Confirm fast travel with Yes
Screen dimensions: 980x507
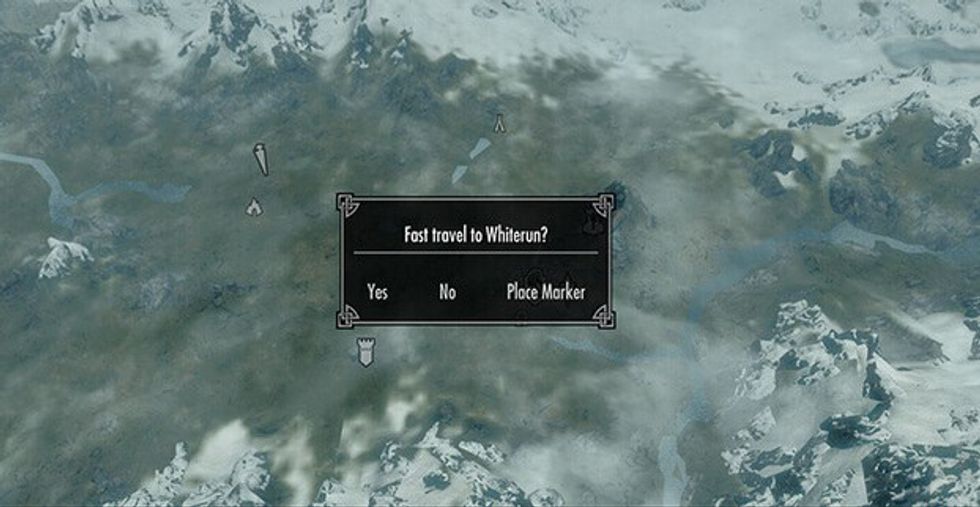coord(377,292)
